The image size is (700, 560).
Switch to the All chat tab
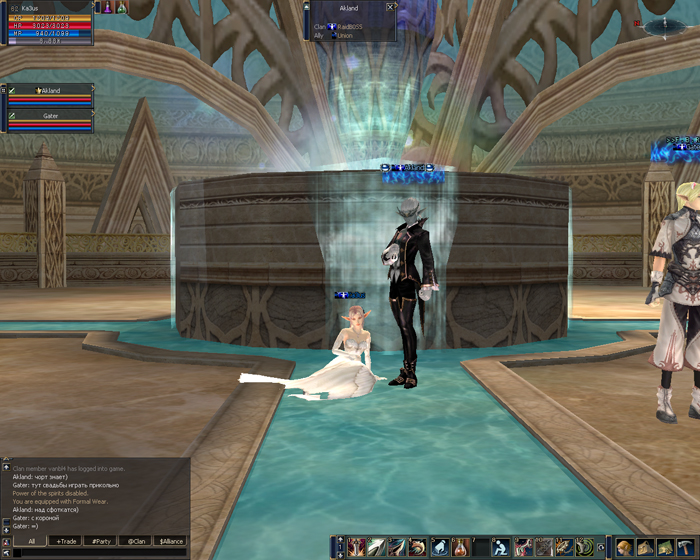pyautogui.click(x=31, y=541)
